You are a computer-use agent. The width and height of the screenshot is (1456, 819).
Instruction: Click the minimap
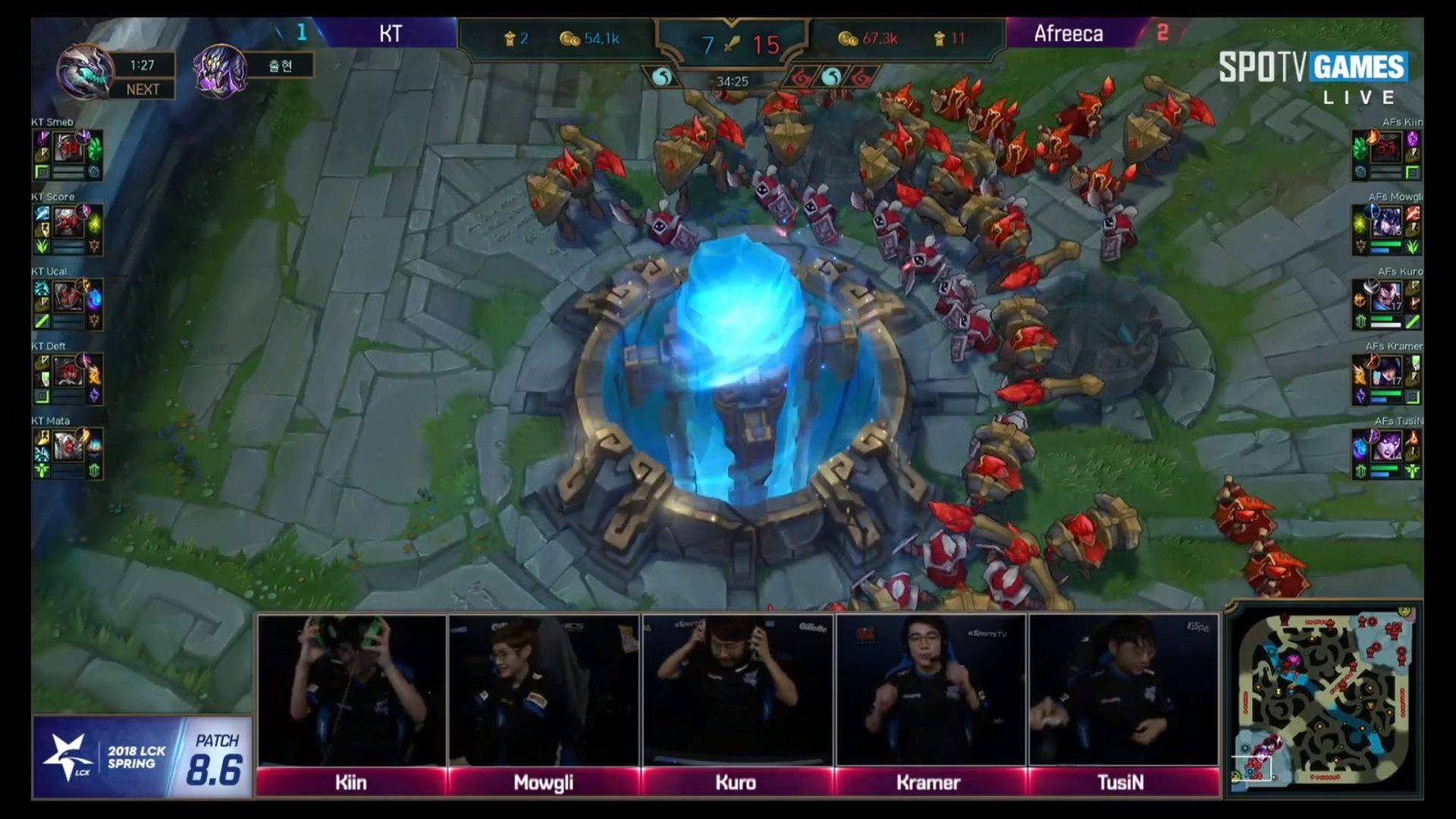pos(1324,699)
